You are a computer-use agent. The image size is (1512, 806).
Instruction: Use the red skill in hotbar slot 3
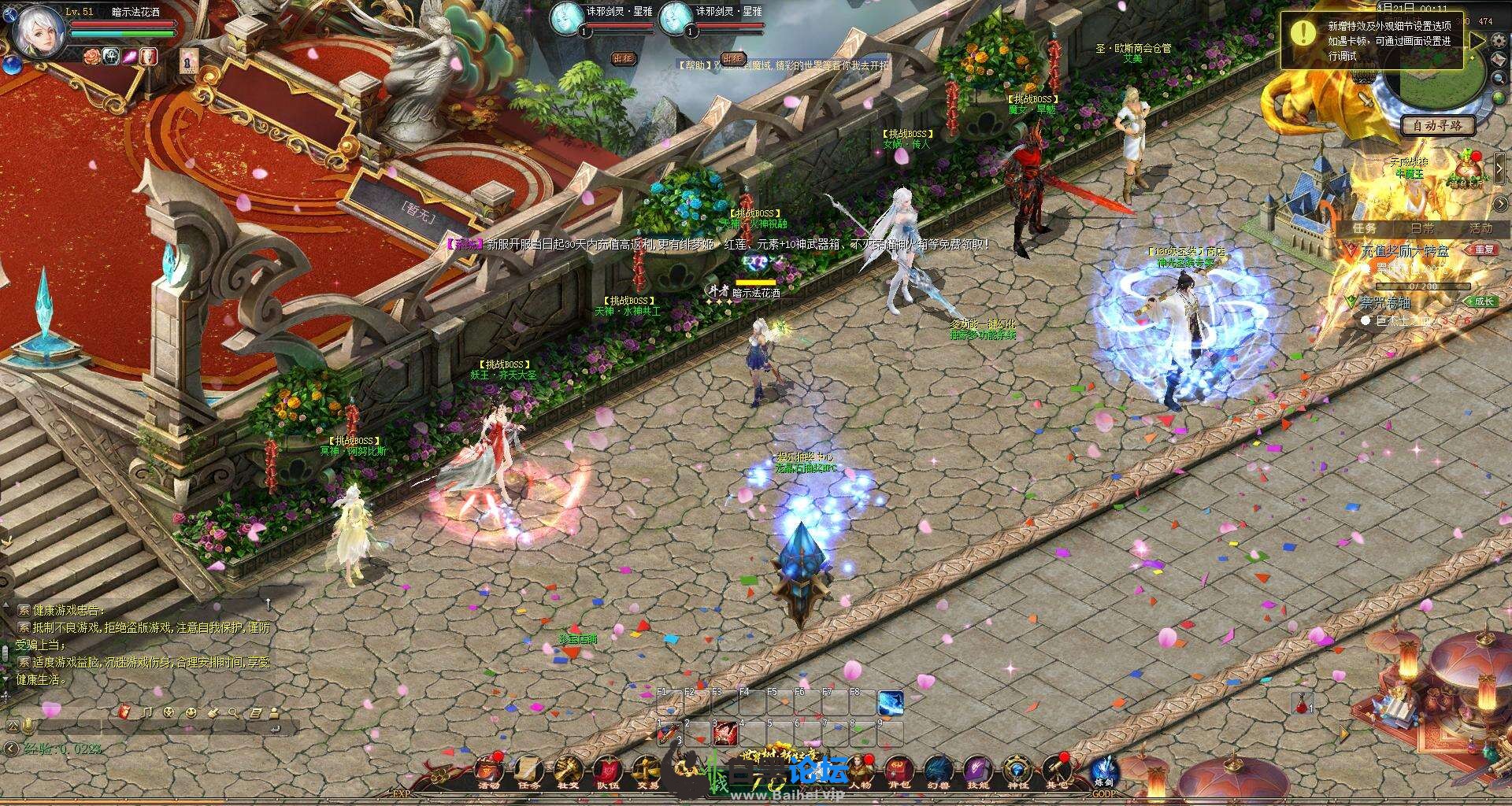click(724, 734)
